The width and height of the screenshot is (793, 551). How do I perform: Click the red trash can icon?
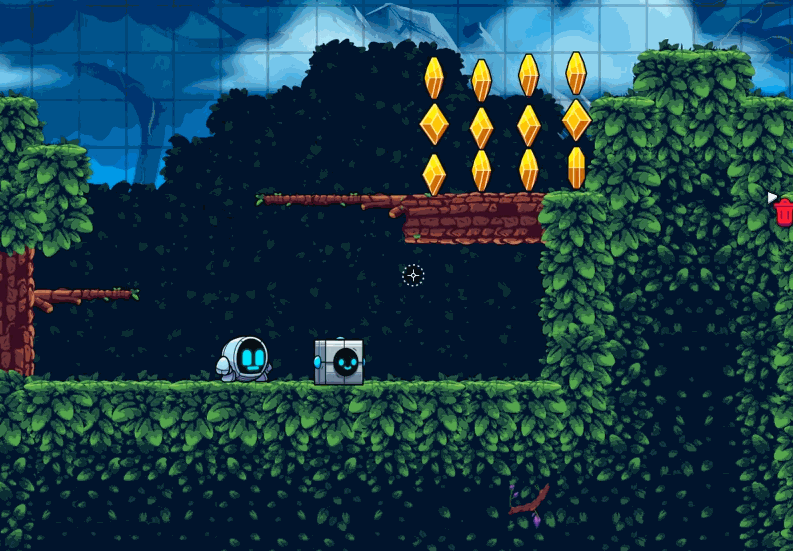pos(784,212)
